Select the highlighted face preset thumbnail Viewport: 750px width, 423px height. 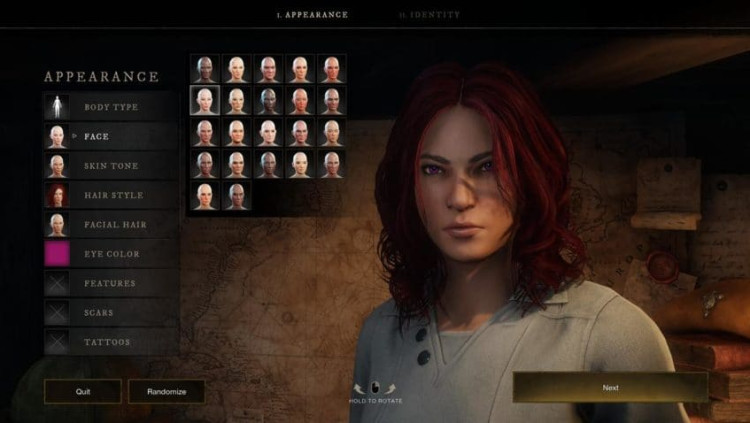click(204, 100)
